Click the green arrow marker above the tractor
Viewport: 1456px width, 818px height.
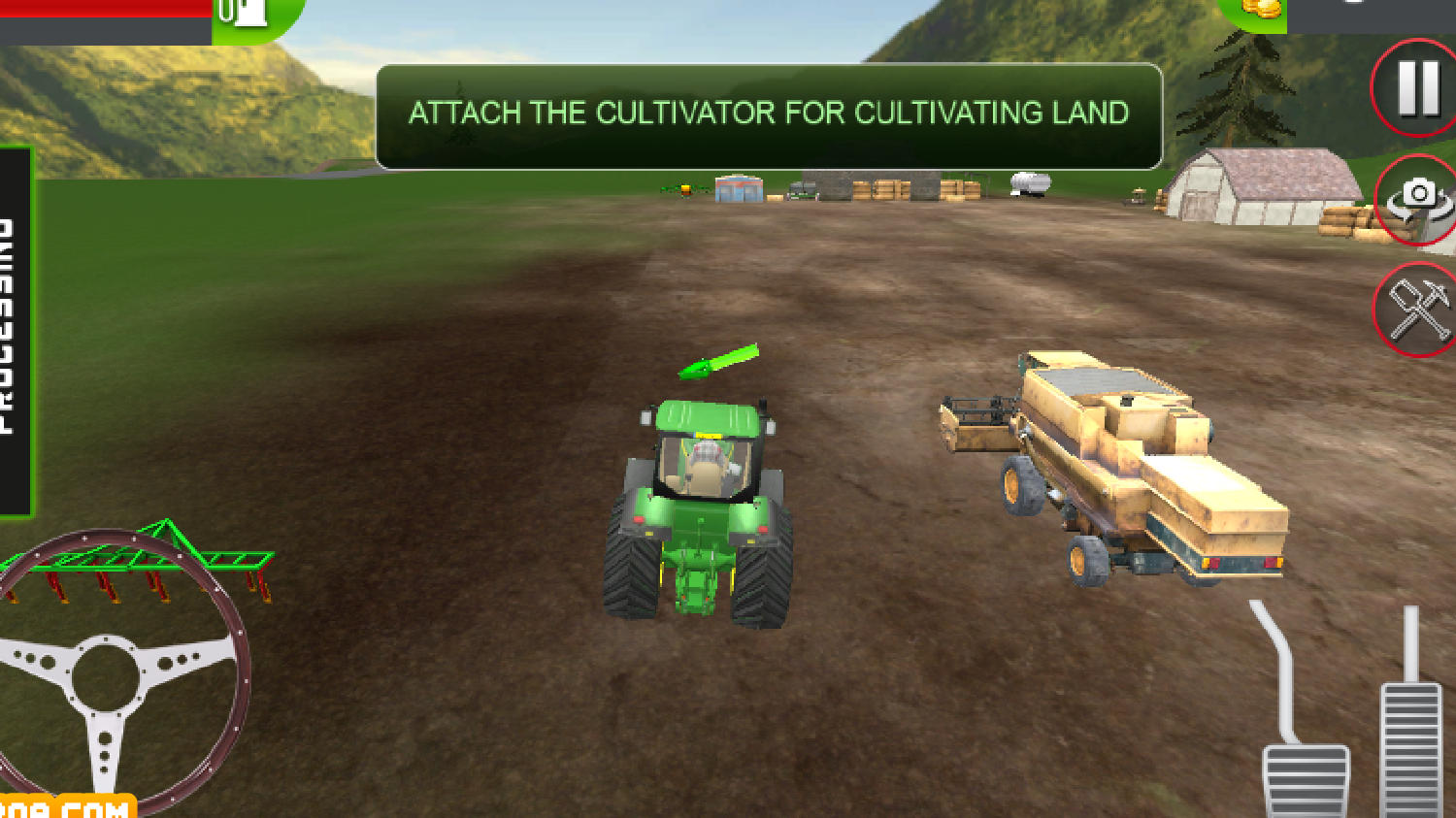pos(718,359)
